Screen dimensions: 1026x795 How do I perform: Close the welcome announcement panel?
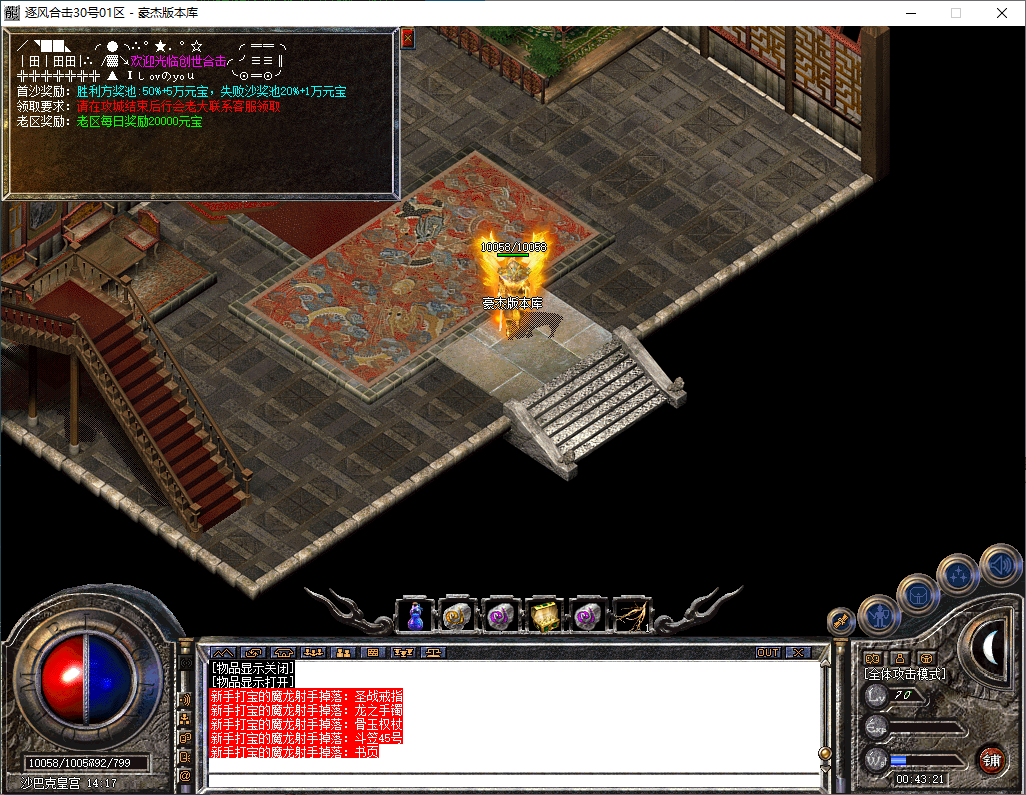[407, 38]
